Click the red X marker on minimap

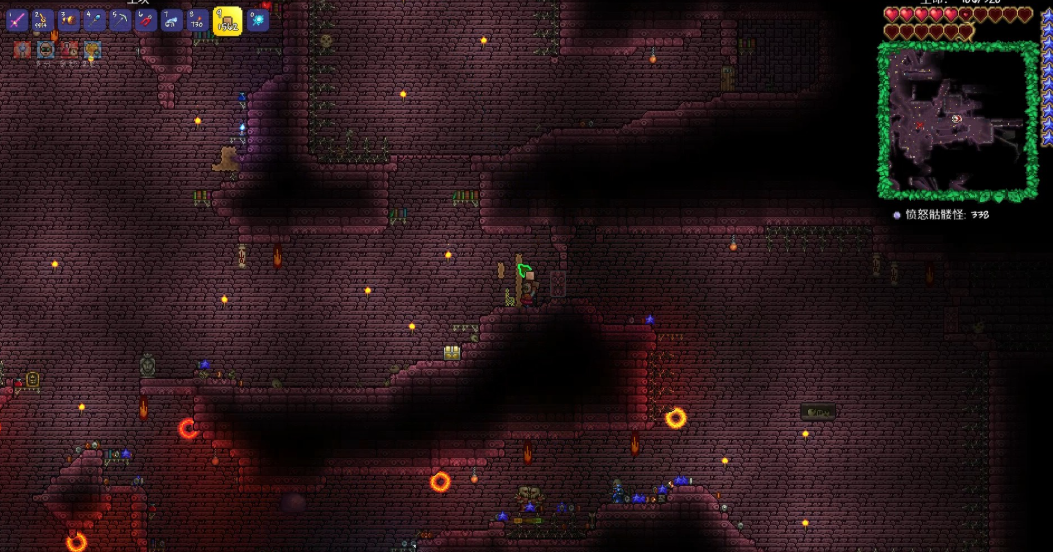tap(919, 126)
